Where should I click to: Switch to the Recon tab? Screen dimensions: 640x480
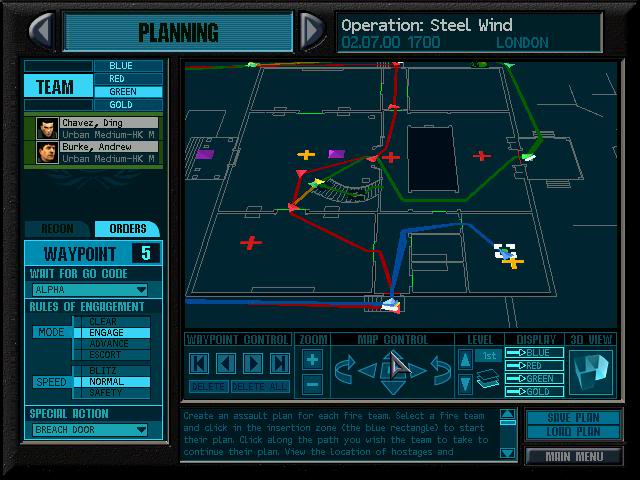click(x=56, y=229)
